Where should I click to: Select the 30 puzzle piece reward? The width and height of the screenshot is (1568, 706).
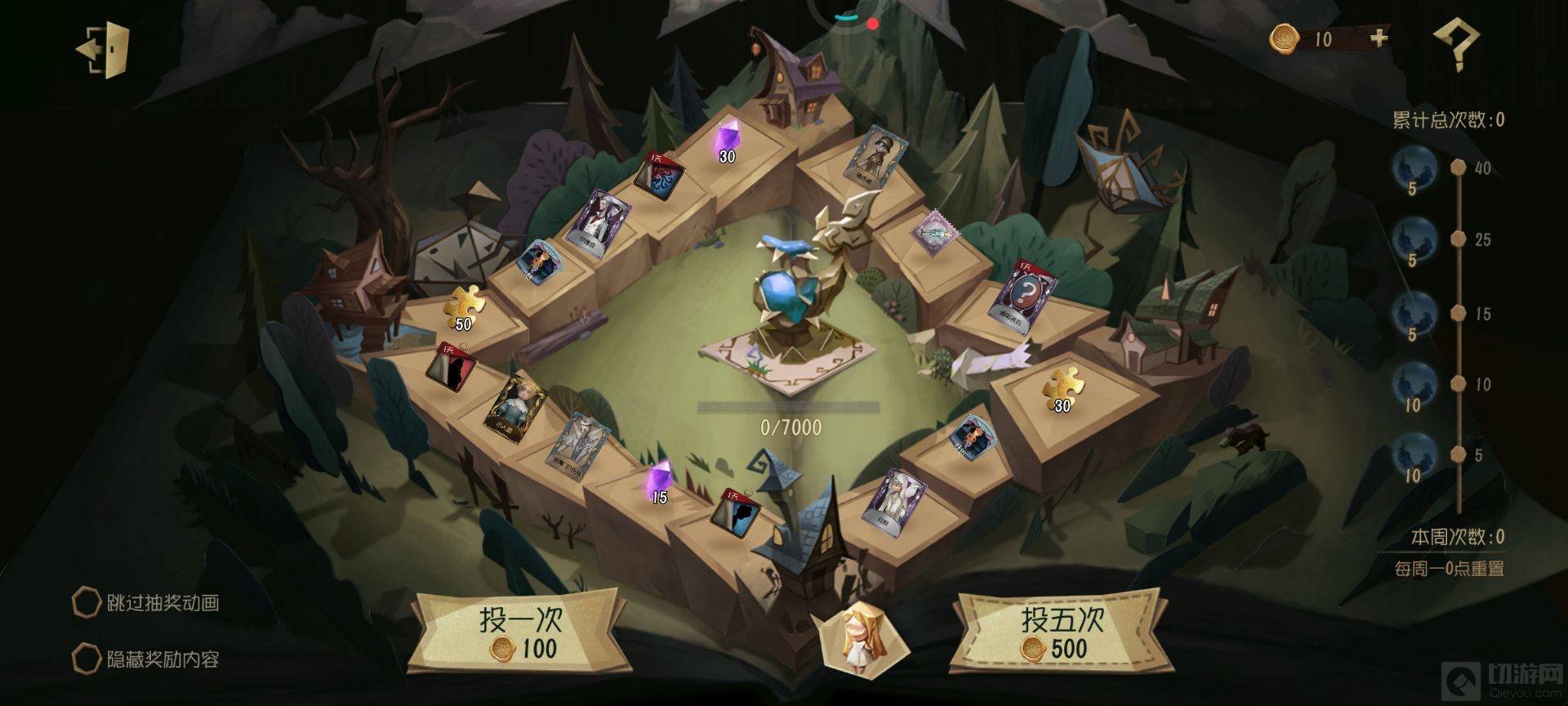pyautogui.click(x=1062, y=391)
